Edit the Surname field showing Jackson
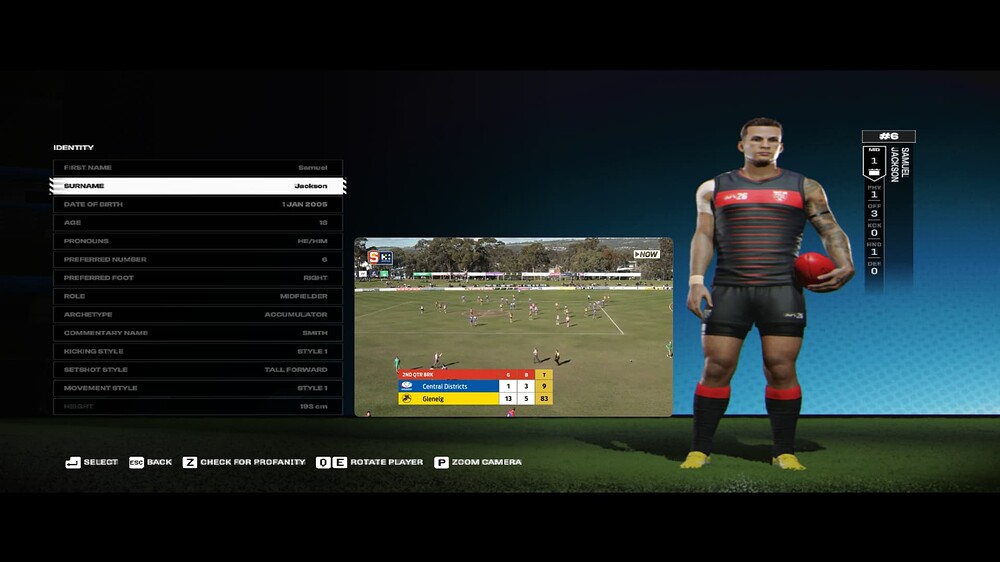 [x=197, y=186]
